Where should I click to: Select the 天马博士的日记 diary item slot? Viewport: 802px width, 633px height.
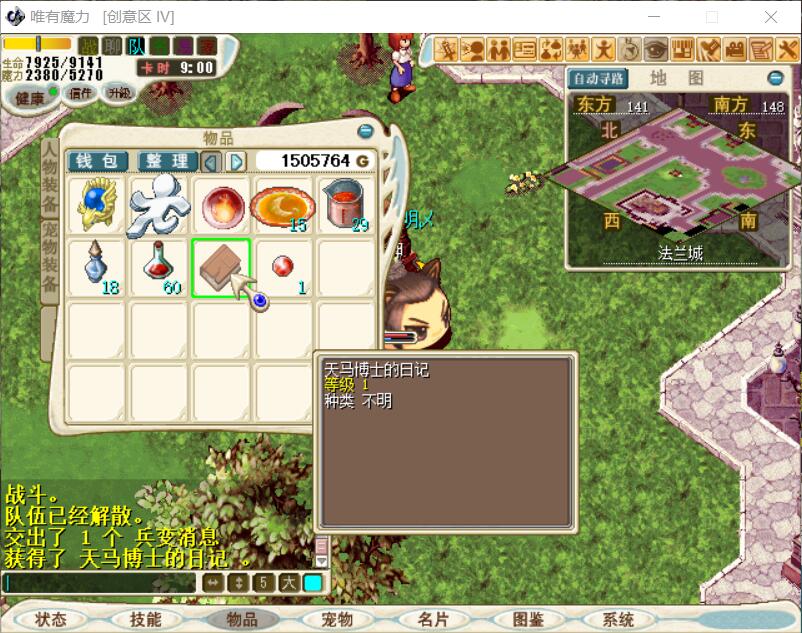click(x=221, y=267)
